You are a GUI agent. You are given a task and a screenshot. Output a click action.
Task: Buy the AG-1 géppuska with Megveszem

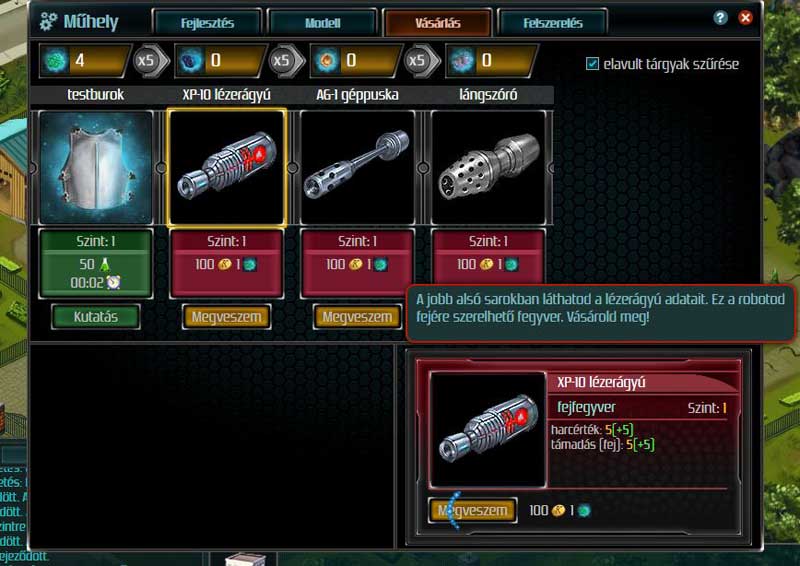pos(358,316)
